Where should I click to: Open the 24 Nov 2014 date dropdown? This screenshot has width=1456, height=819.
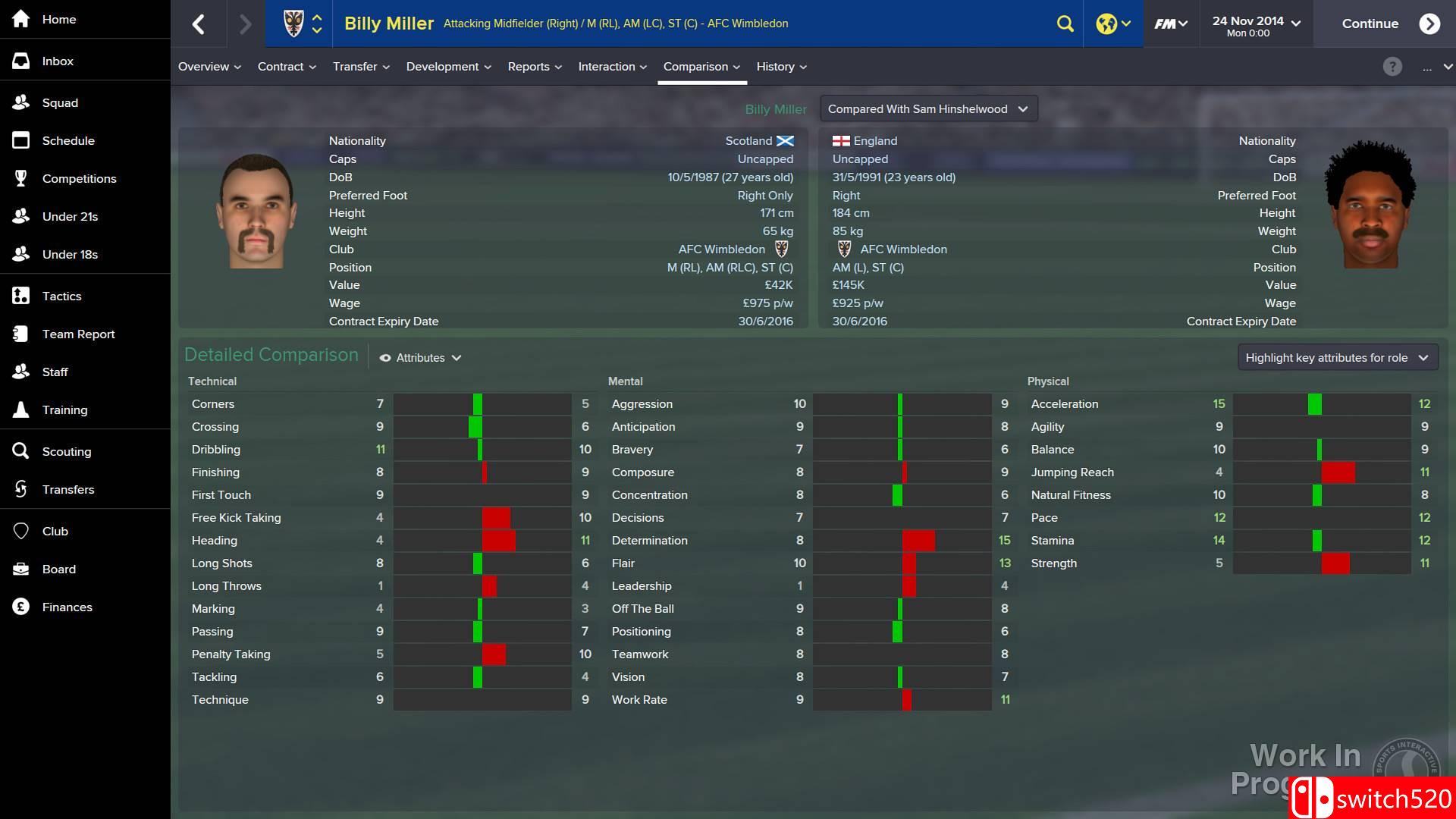[x=1255, y=24]
